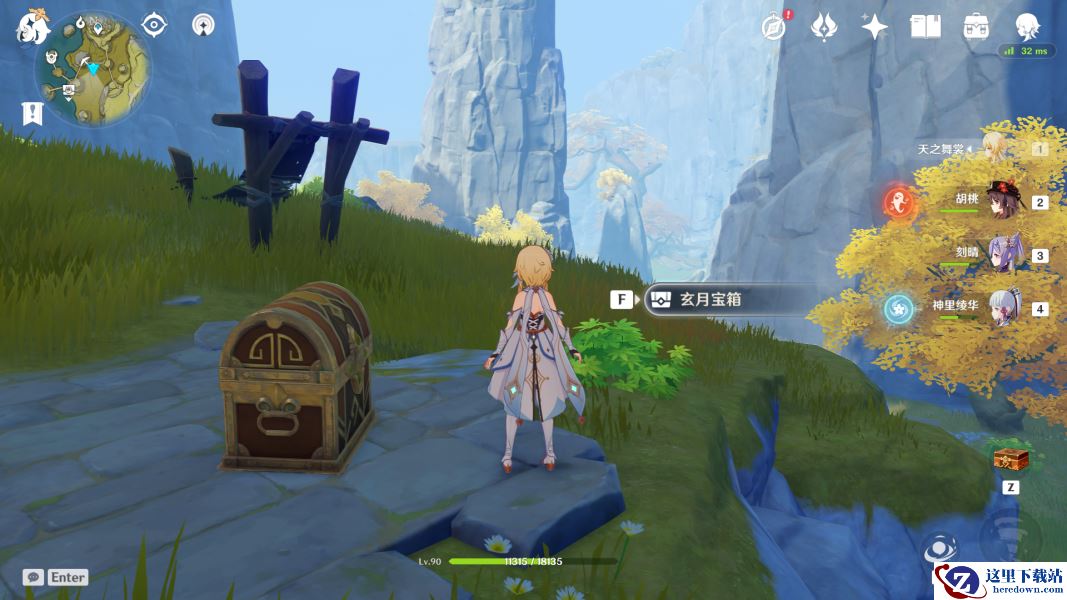1067x600 pixels.
Task: Open the adventurer handbook book icon
Action: pyautogui.click(x=925, y=26)
